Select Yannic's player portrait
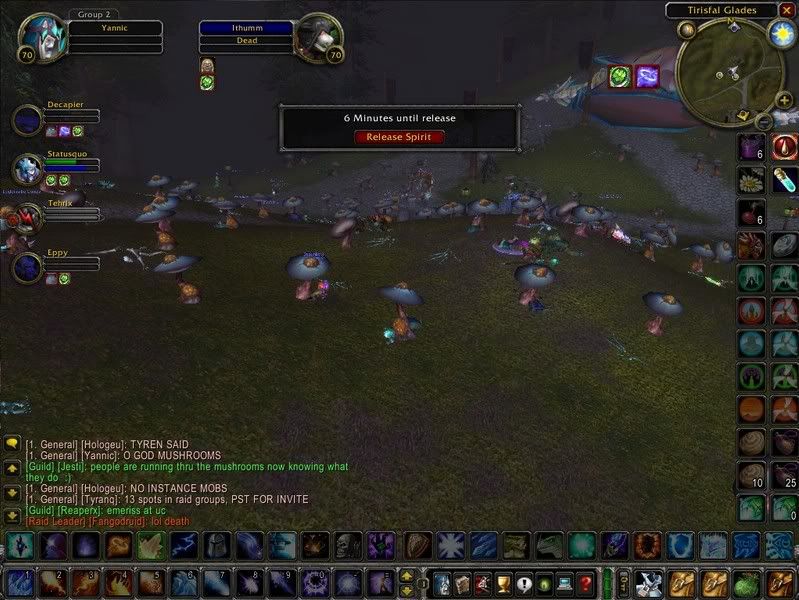This screenshot has width=799, height=600. 44,38
